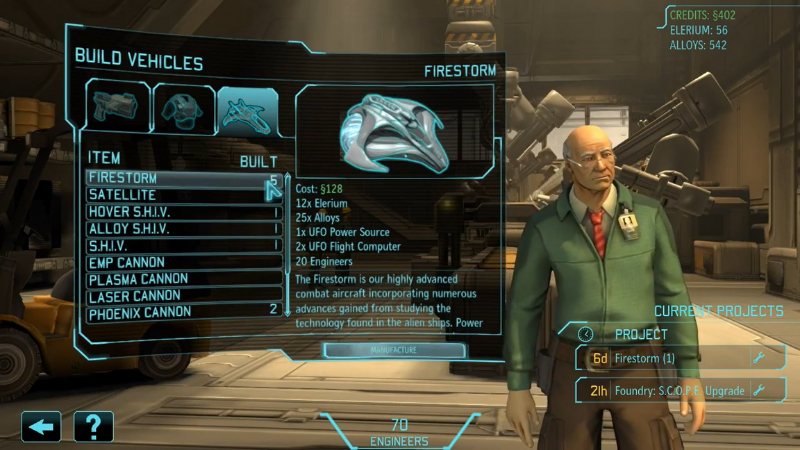Open help with the question mark button
800x450 pixels.
(94, 427)
